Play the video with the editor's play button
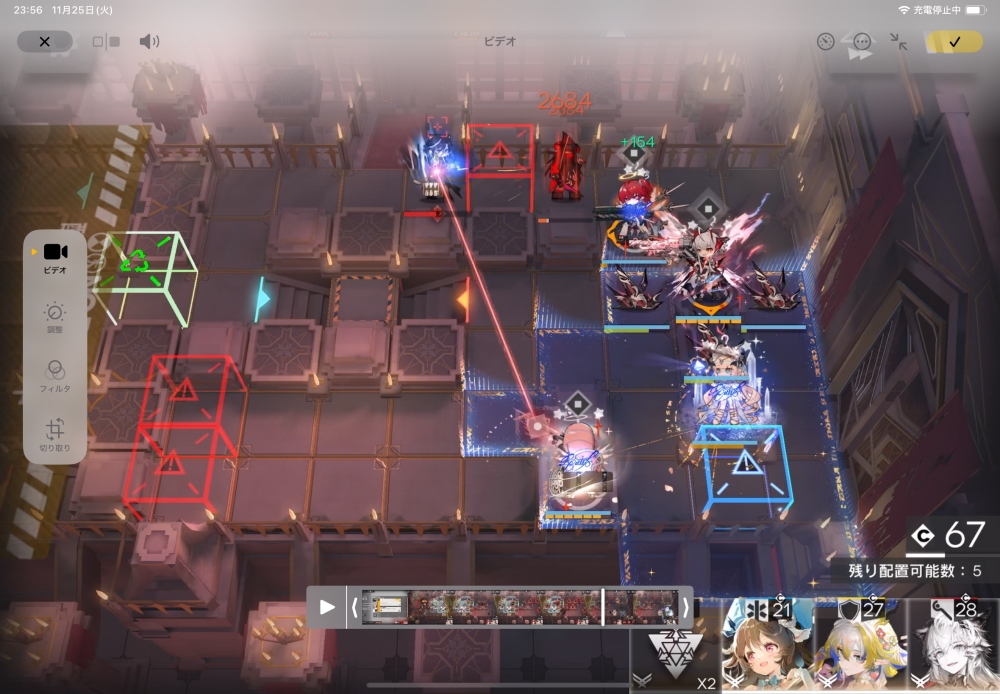The height and width of the screenshot is (694, 1000). [327, 607]
